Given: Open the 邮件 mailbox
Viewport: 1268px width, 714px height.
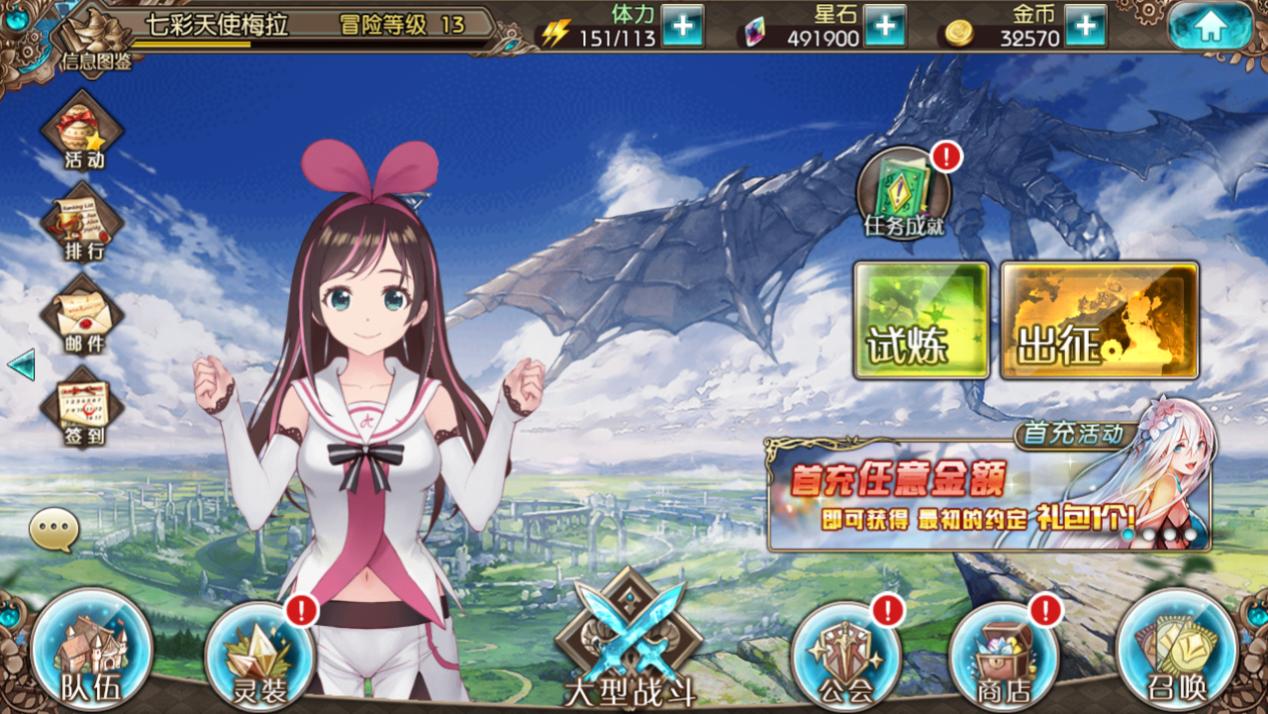Looking at the screenshot, I should coord(83,314).
